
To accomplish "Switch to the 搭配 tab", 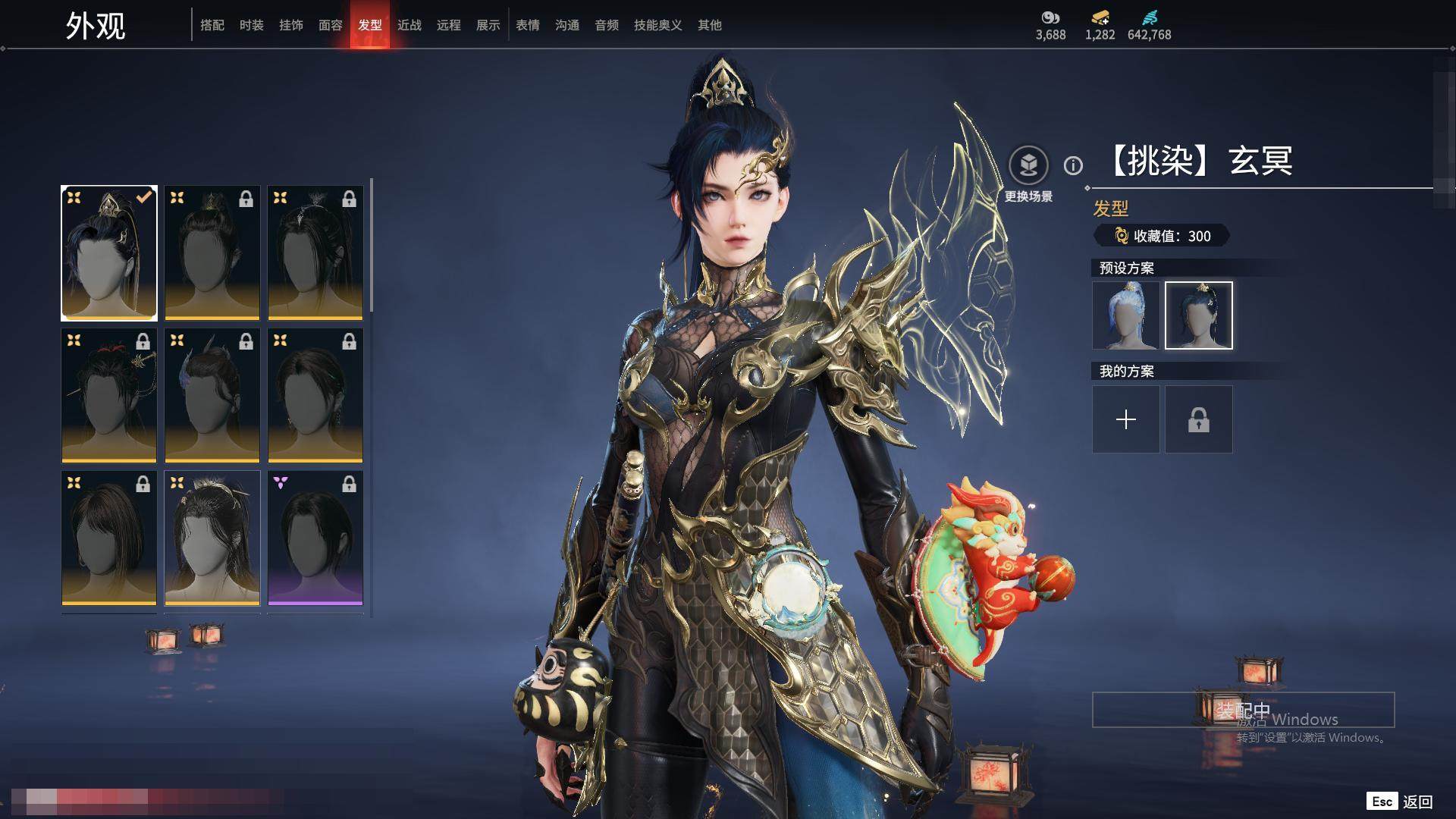I will pos(212,25).
